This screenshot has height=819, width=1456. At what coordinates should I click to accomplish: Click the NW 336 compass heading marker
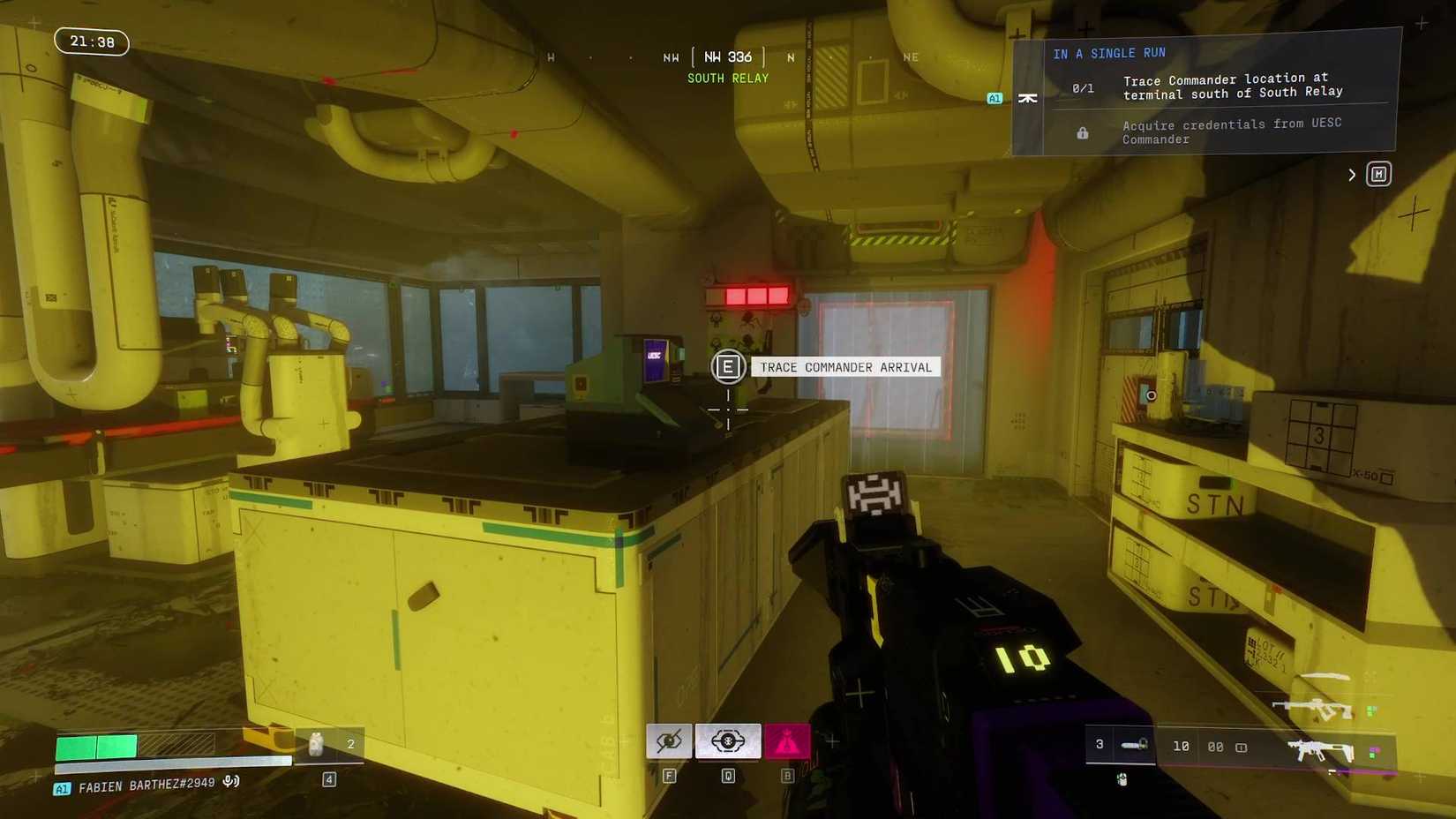729,56
